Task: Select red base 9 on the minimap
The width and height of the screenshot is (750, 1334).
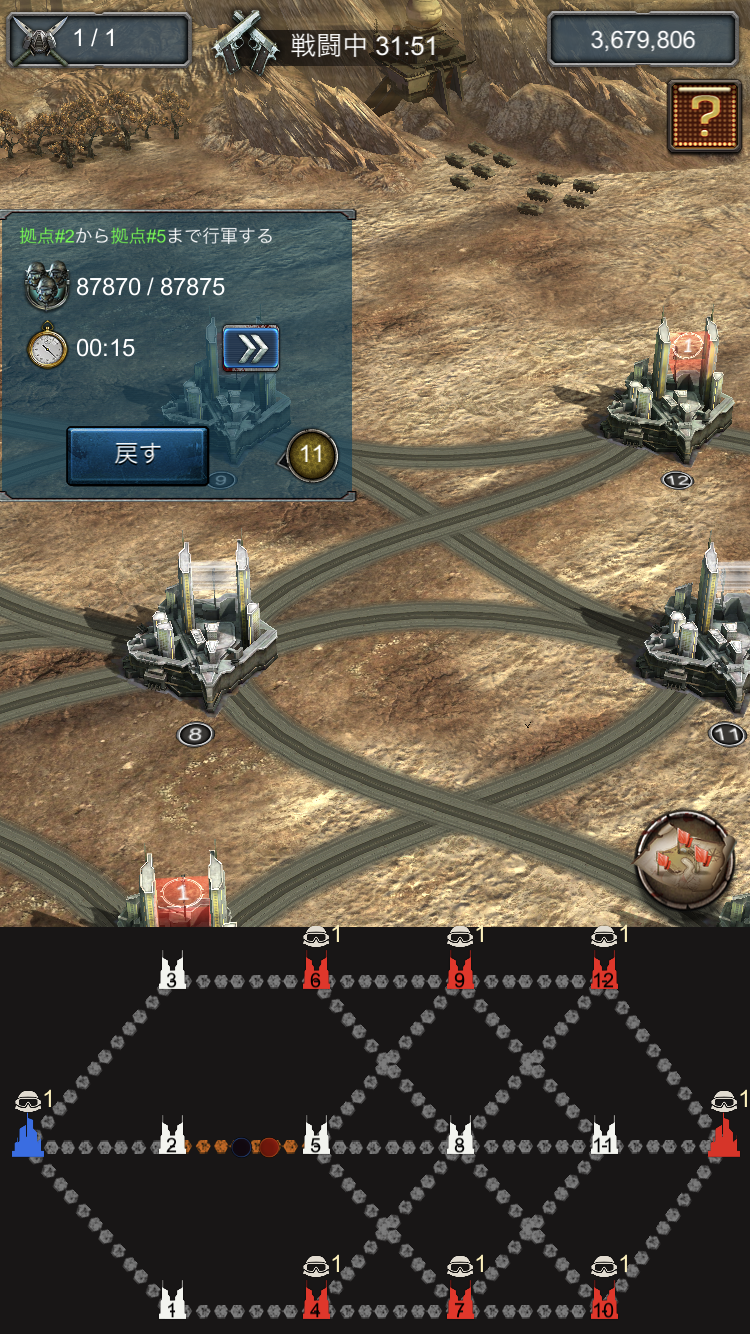Action: 460,974
